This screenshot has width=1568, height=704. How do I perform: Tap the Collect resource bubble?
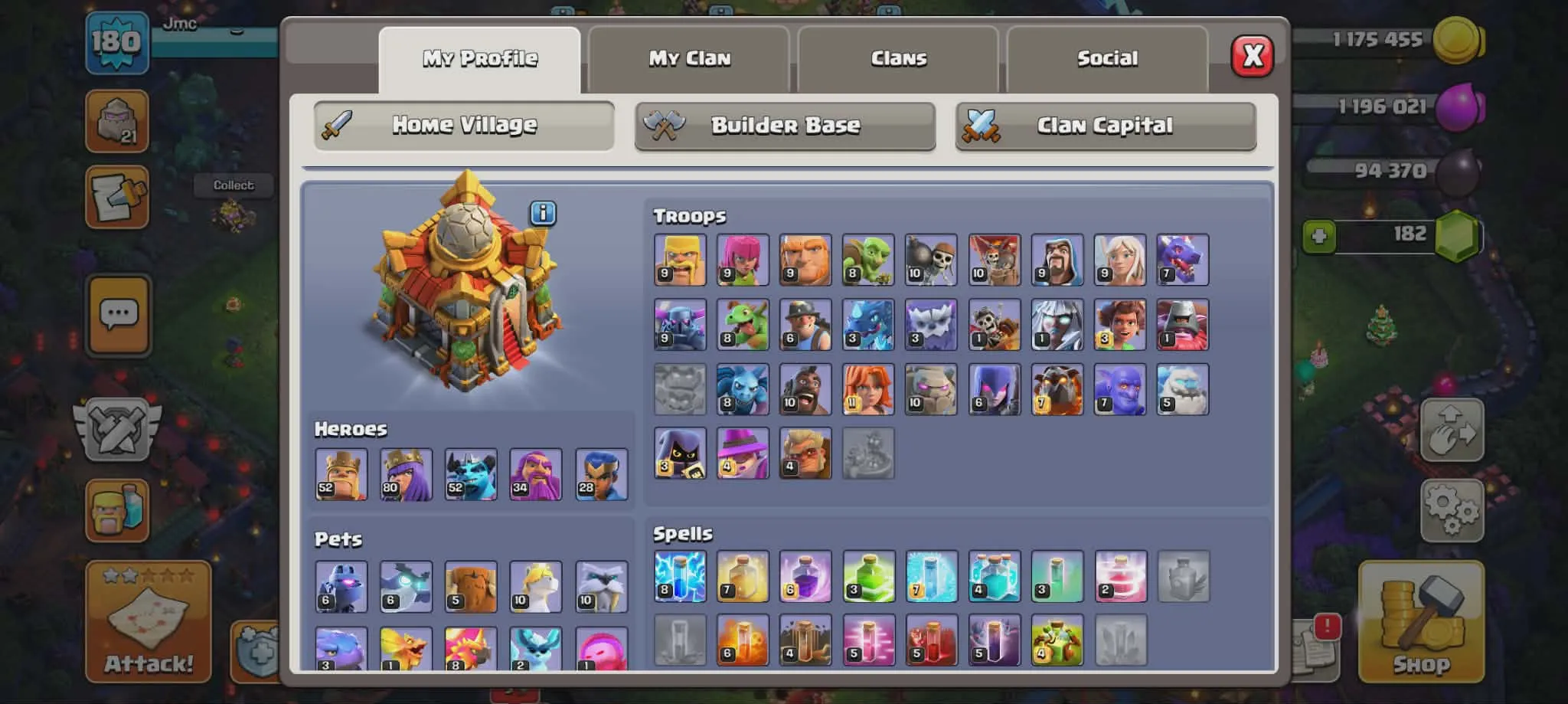pos(234,185)
